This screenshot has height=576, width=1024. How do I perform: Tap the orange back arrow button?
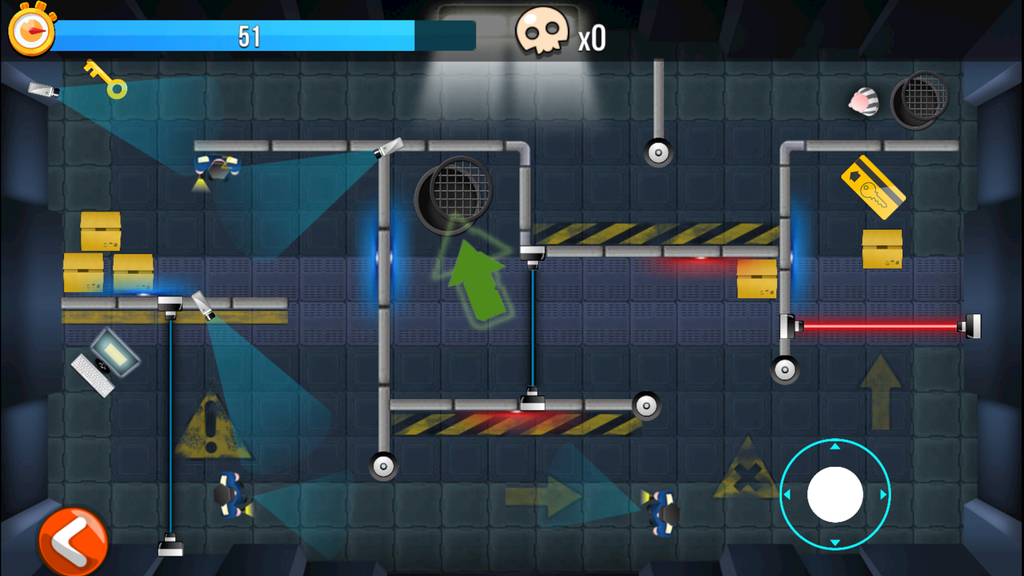pos(71,542)
